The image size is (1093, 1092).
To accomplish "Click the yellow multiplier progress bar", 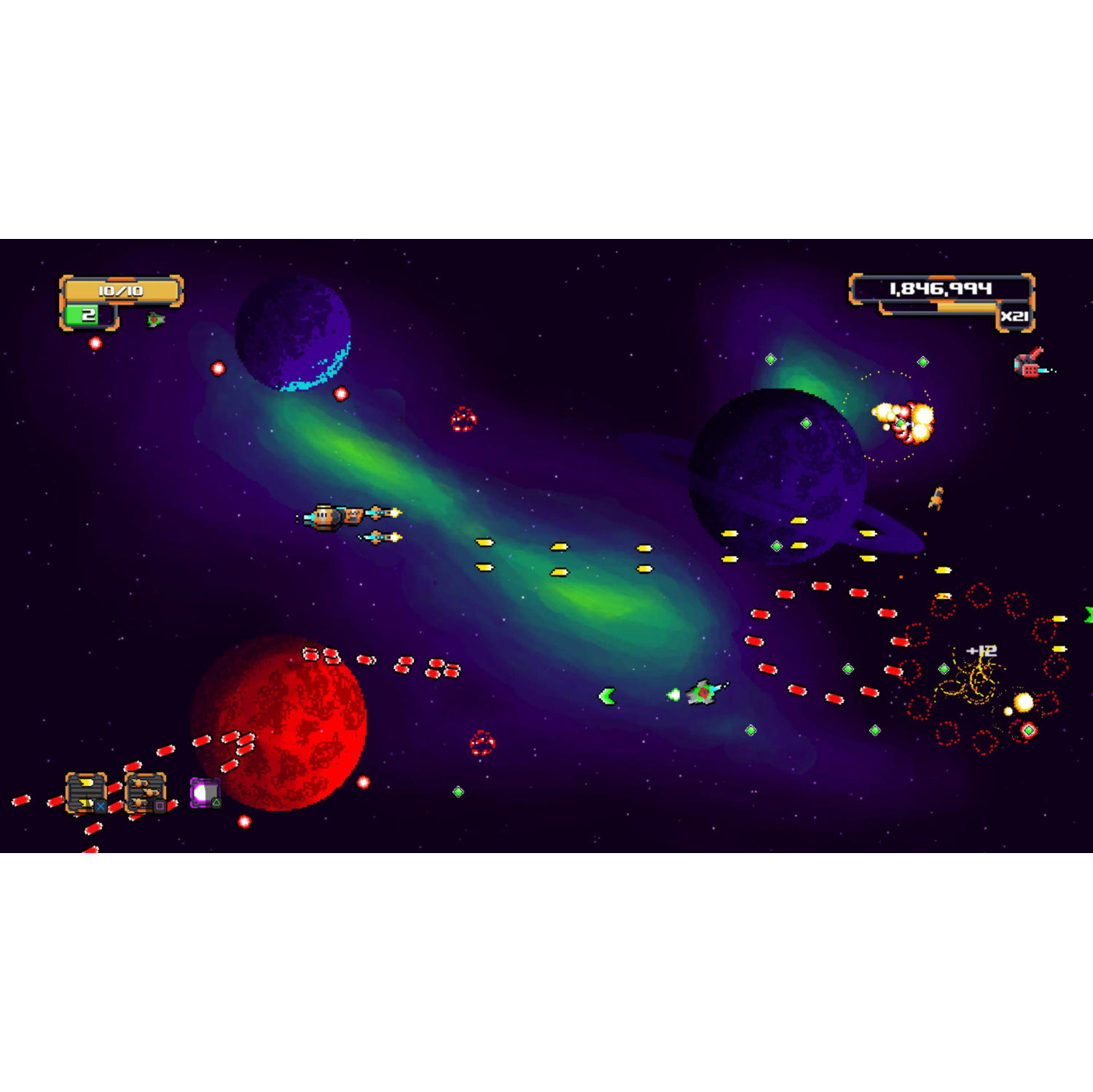I will (966, 306).
